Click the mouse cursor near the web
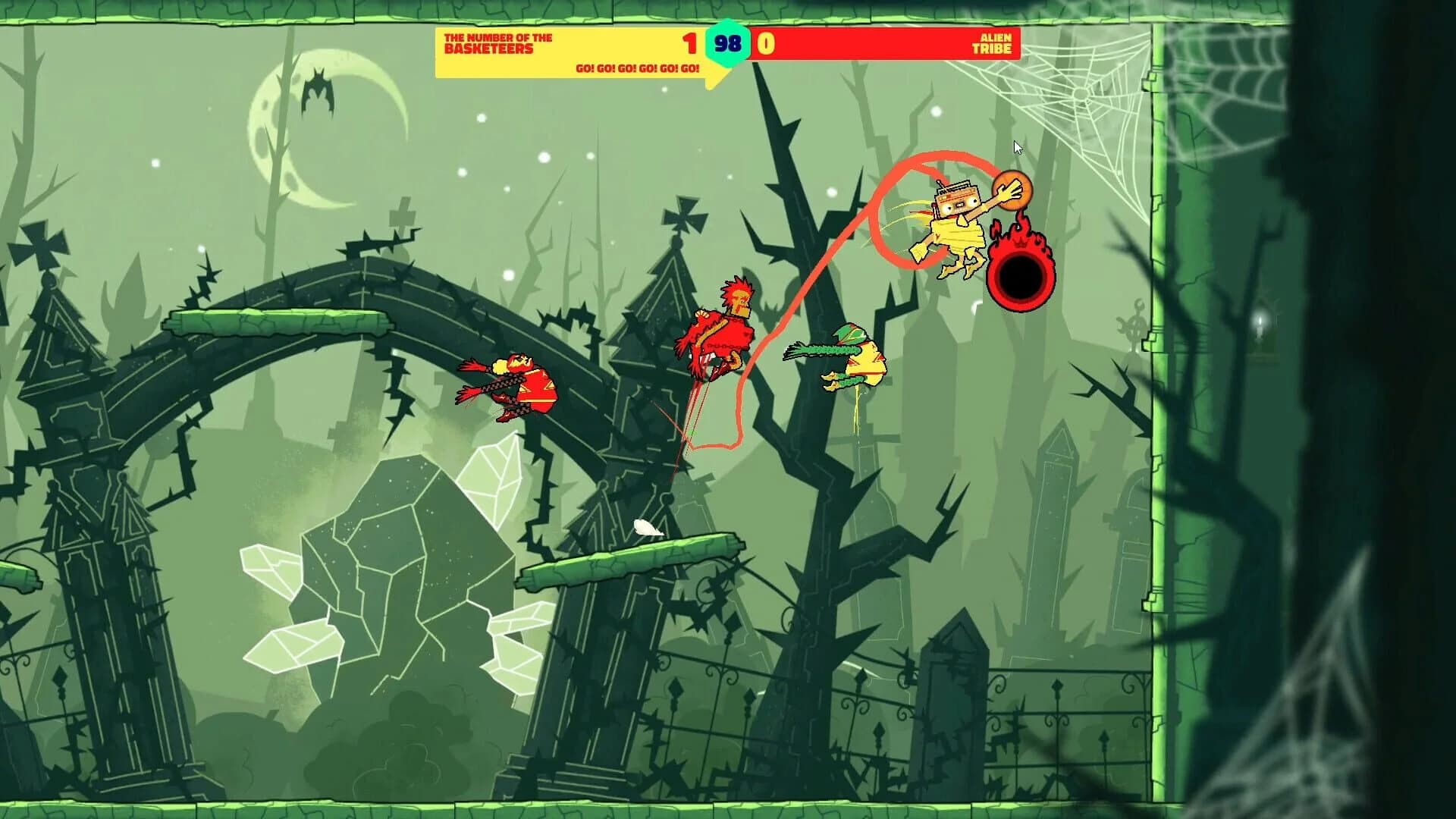The width and height of the screenshot is (1456, 819). coord(1017,148)
